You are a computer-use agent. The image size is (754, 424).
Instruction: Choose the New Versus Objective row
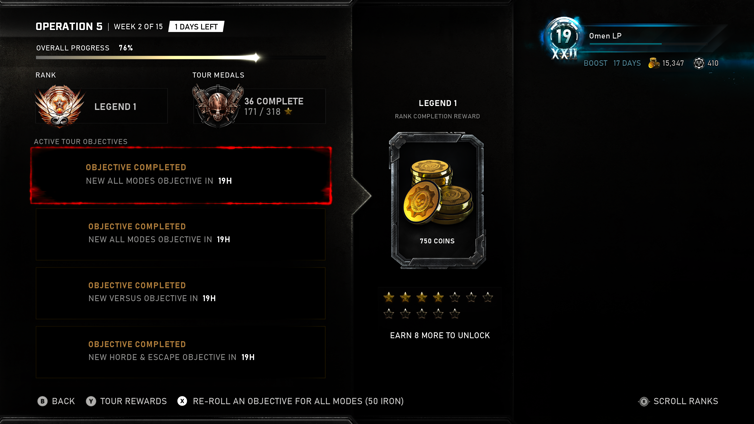pyautogui.click(x=181, y=292)
